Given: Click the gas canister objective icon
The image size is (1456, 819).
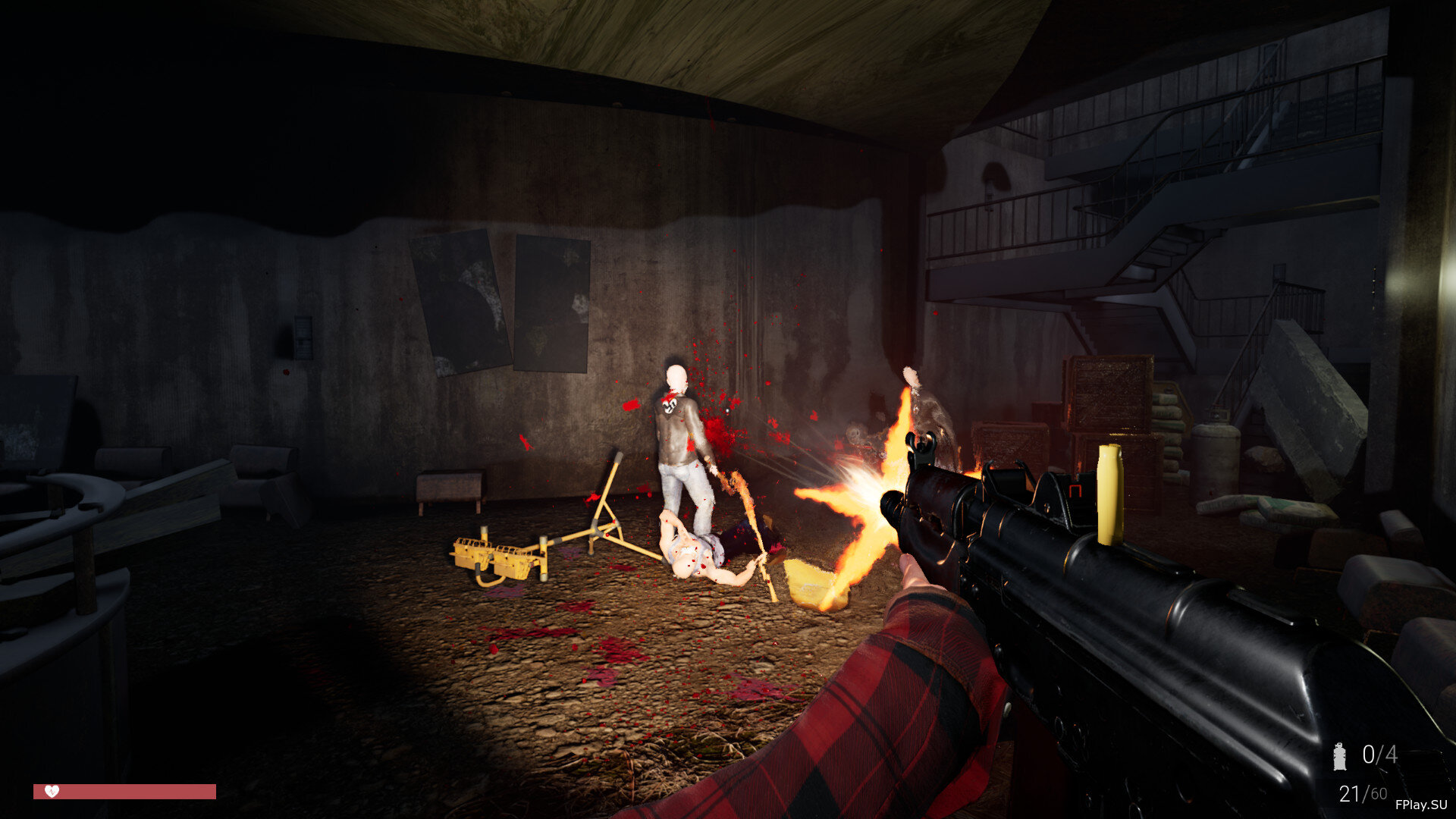Looking at the screenshot, I should [1340, 755].
